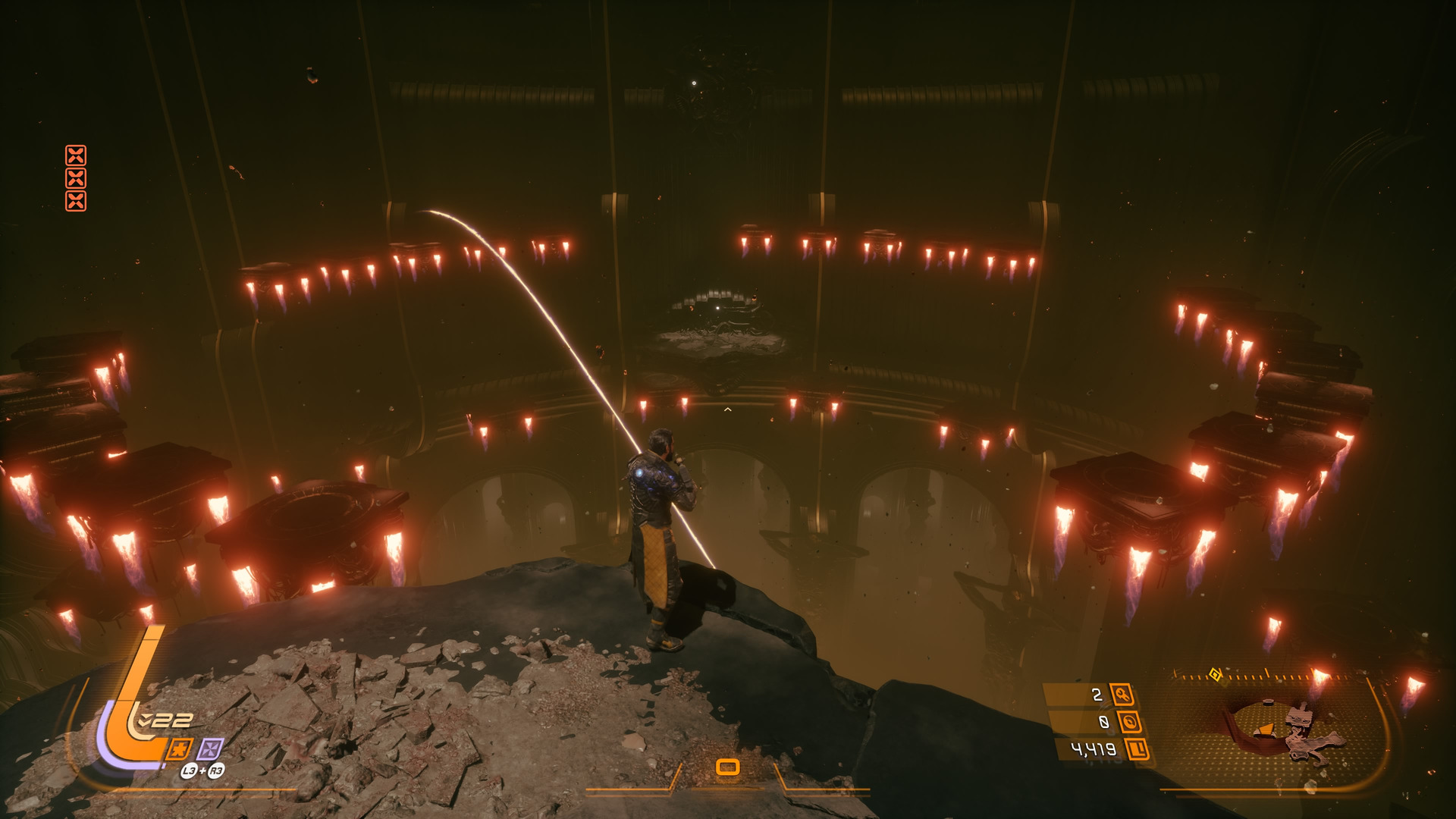Click the circular dial resource icon
The width and height of the screenshot is (1456, 819).
pos(1129,722)
